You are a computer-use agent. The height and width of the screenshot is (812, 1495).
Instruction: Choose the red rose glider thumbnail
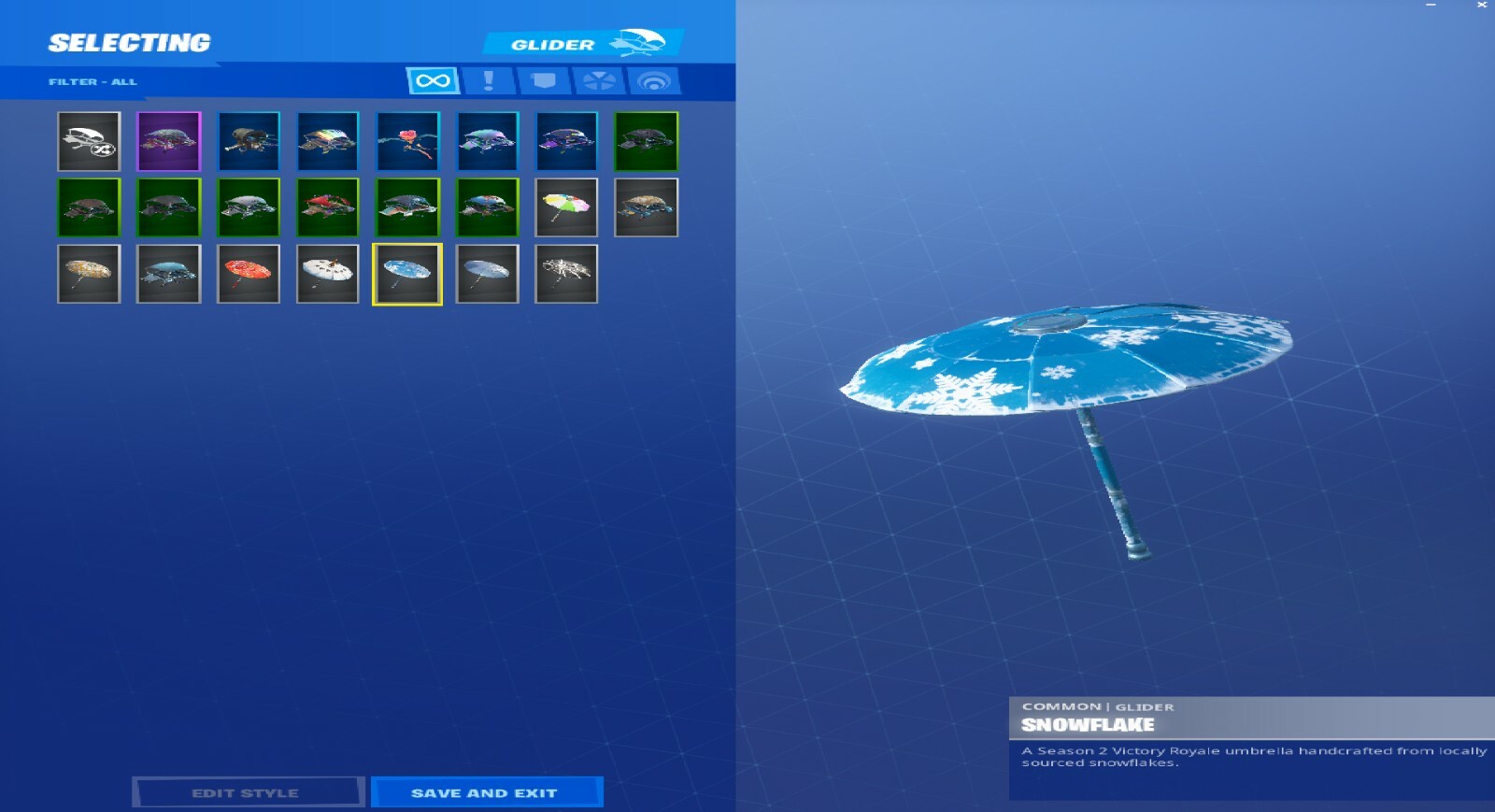point(408,141)
